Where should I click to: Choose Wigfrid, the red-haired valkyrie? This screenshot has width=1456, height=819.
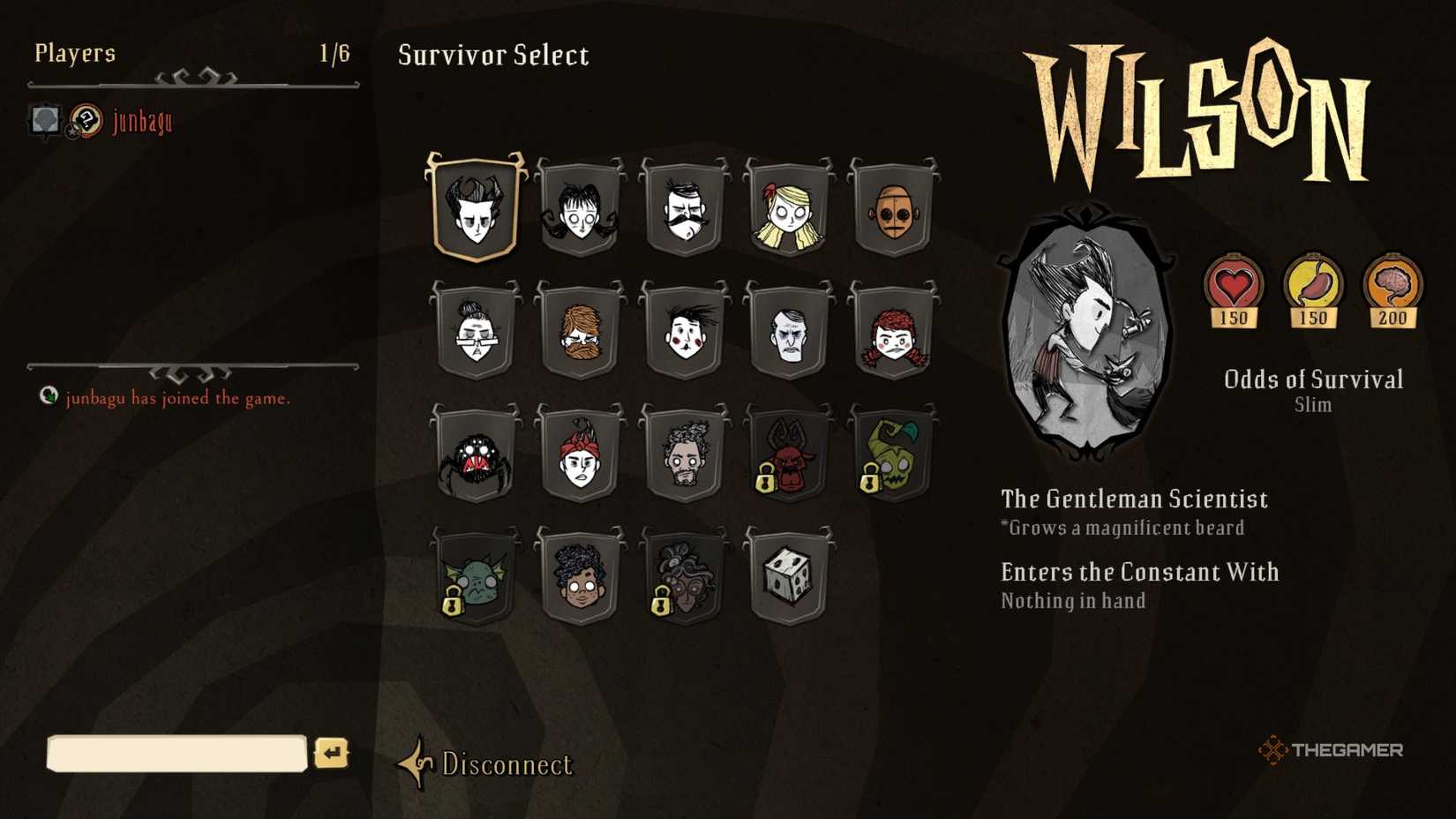point(894,335)
